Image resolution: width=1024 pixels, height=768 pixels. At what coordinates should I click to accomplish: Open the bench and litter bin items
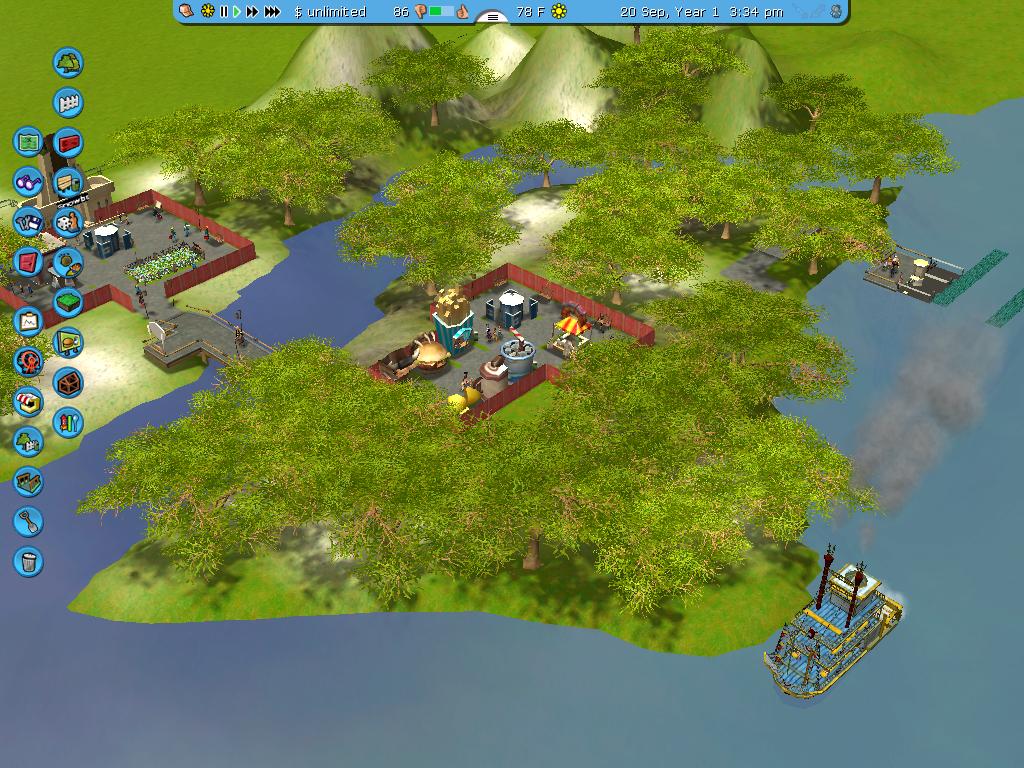(x=68, y=183)
